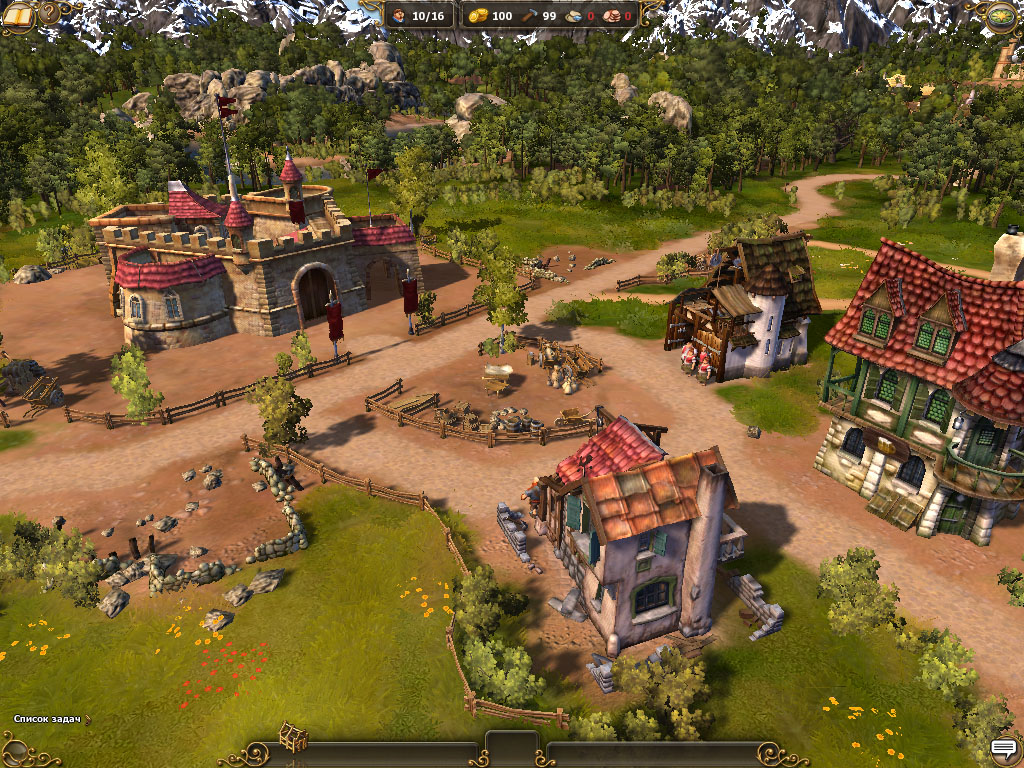
Task: Click the question mark help button
Action: click(x=48, y=13)
